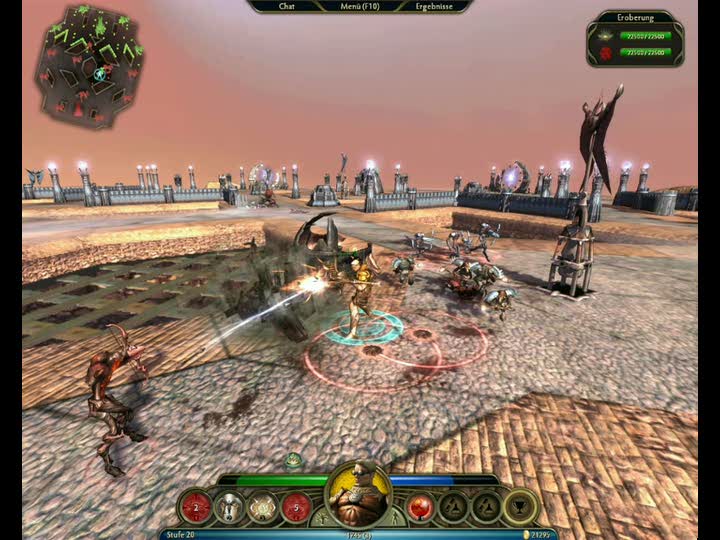Open the golden chalice slot

coord(519,507)
